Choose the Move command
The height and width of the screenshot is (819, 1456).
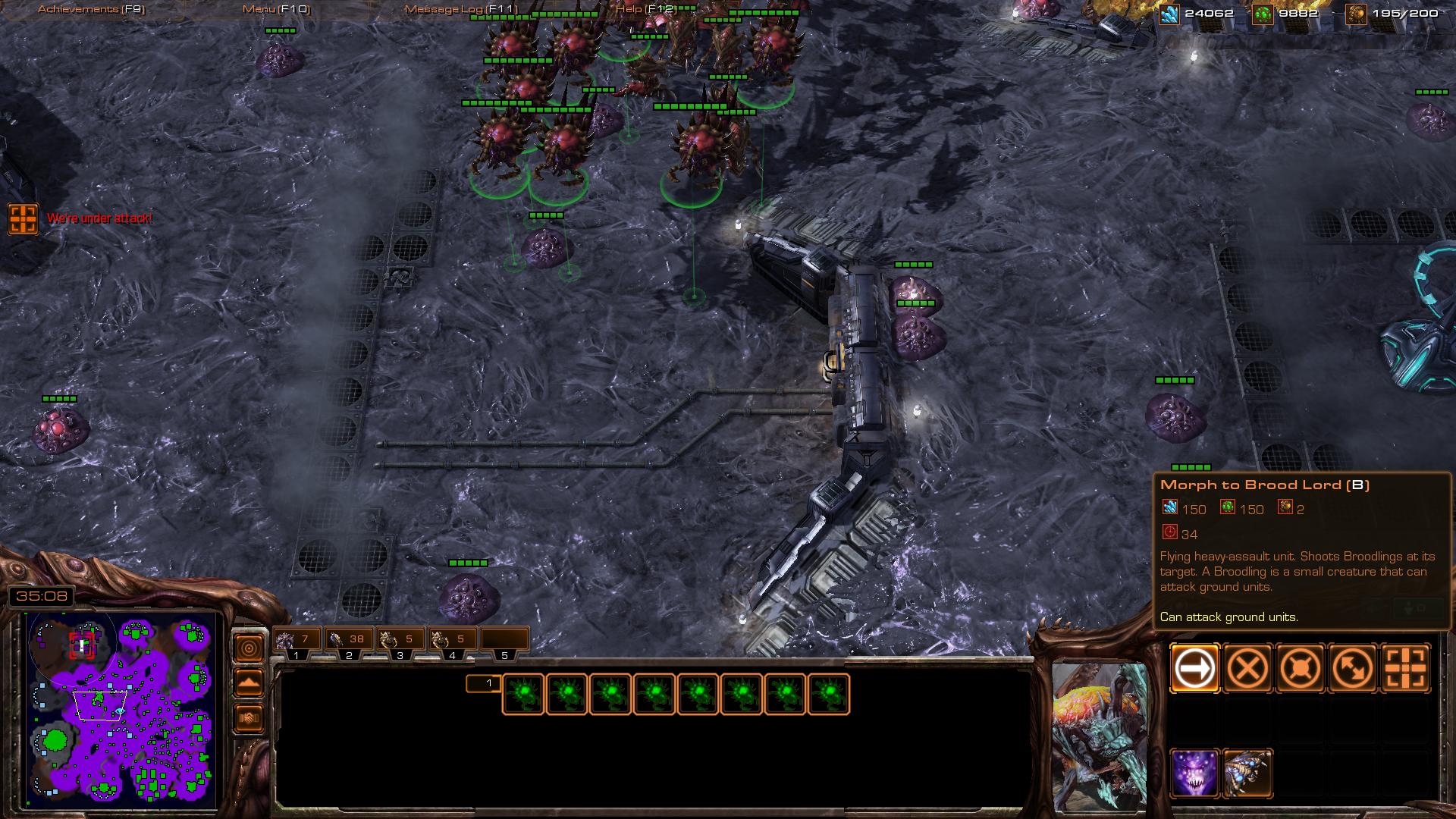tap(1194, 669)
